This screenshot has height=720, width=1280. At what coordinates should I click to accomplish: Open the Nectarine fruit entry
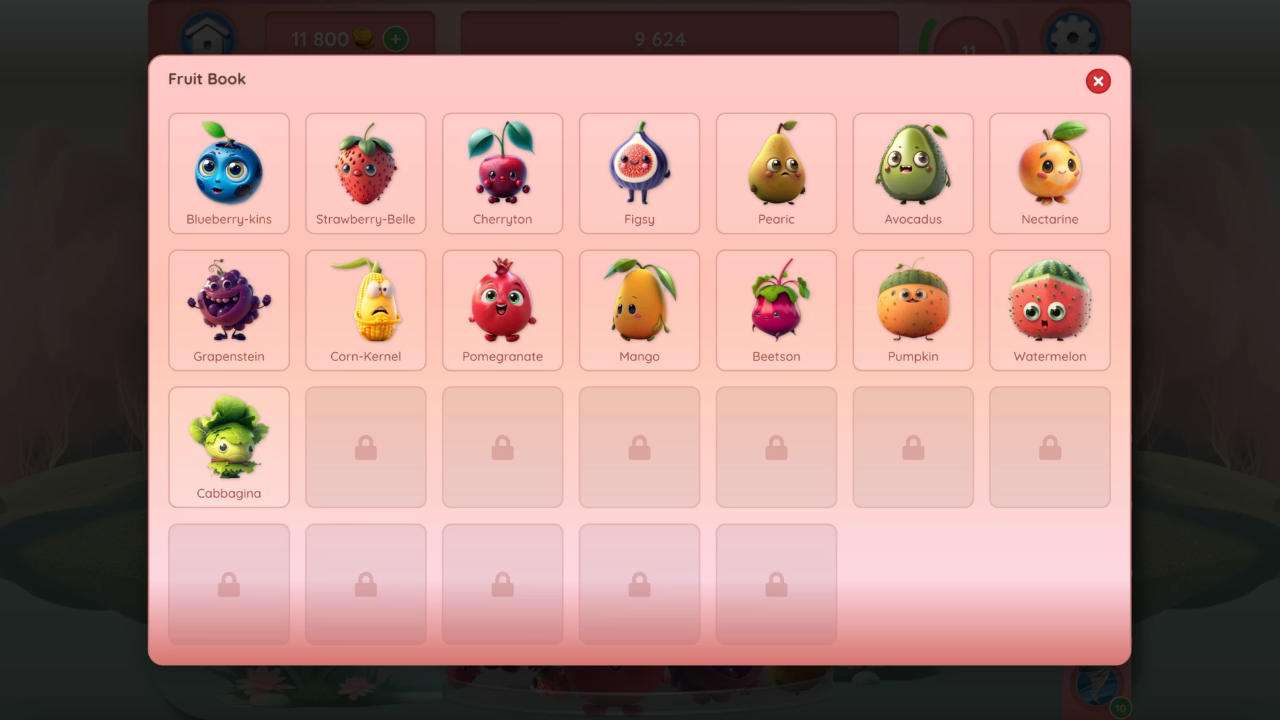(x=1049, y=173)
